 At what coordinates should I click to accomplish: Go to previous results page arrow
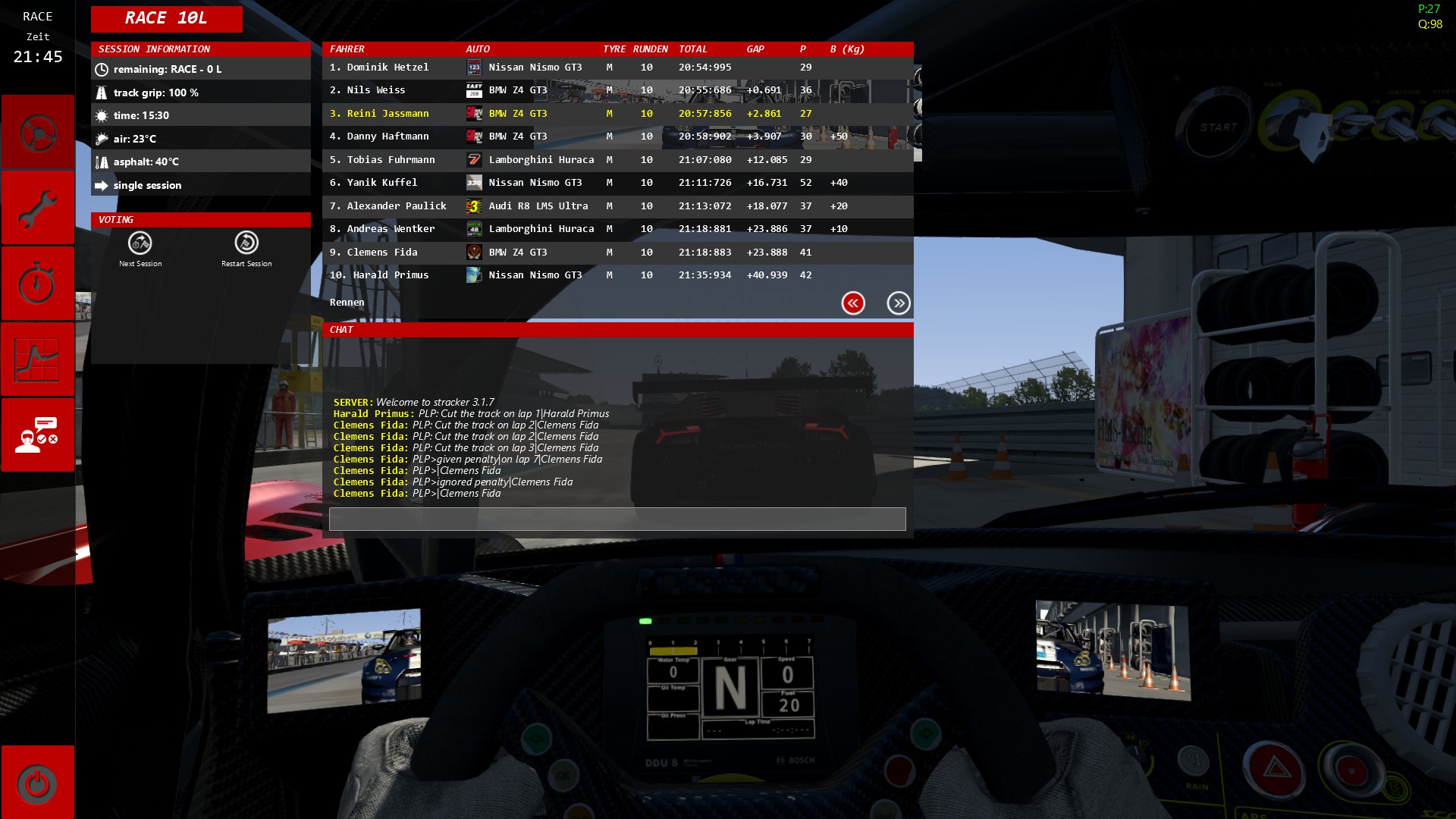tap(853, 303)
